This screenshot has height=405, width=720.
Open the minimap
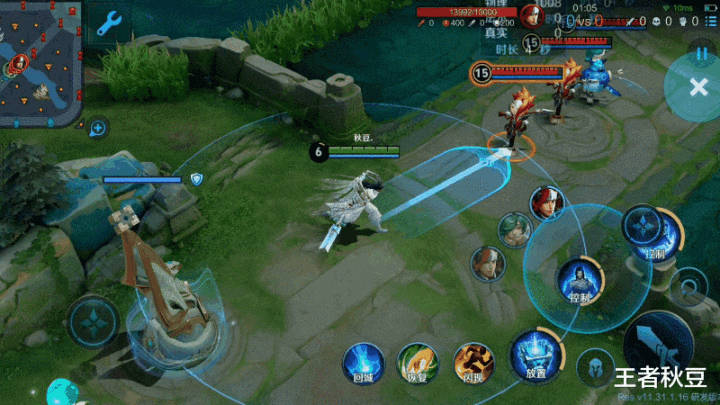tap(40, 60)
